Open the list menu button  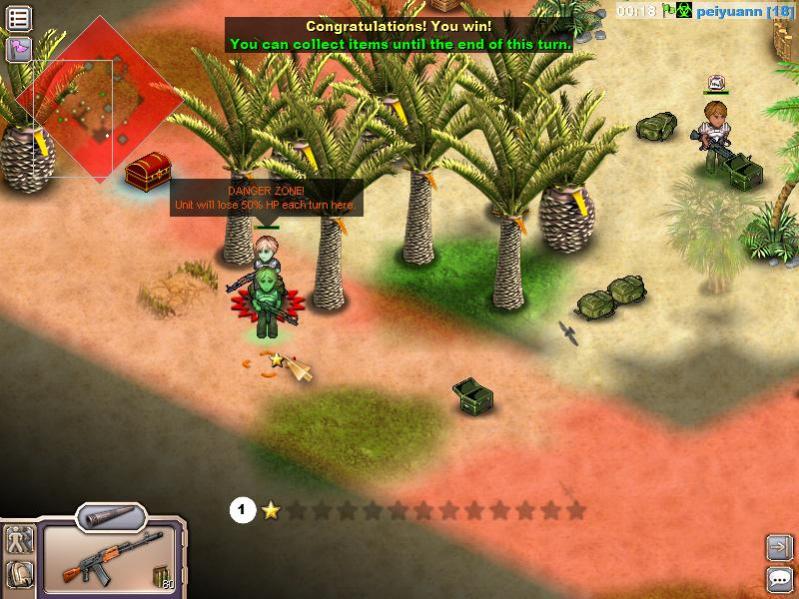coord(18,17)
